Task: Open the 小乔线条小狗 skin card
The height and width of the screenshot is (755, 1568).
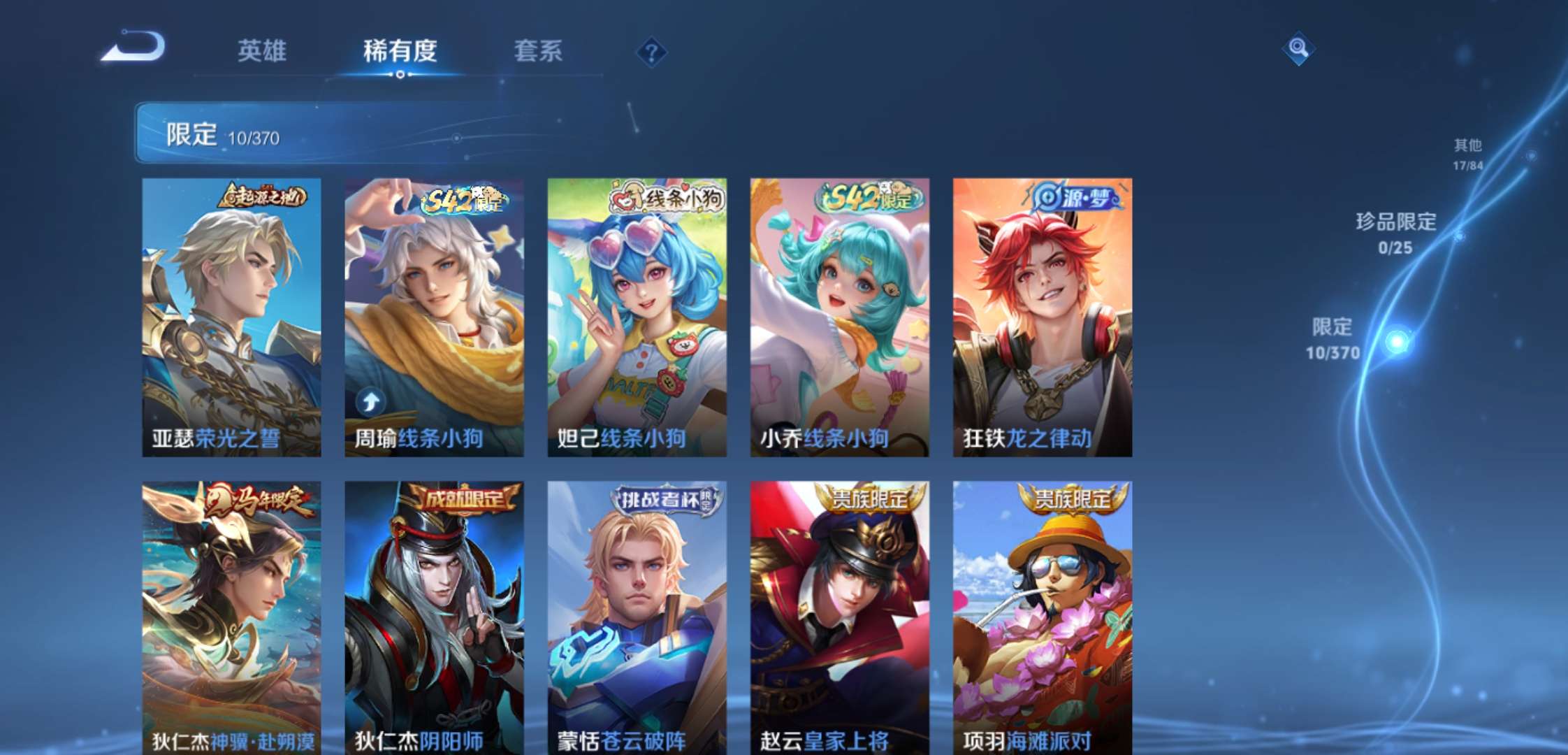Action: point(837,315)
